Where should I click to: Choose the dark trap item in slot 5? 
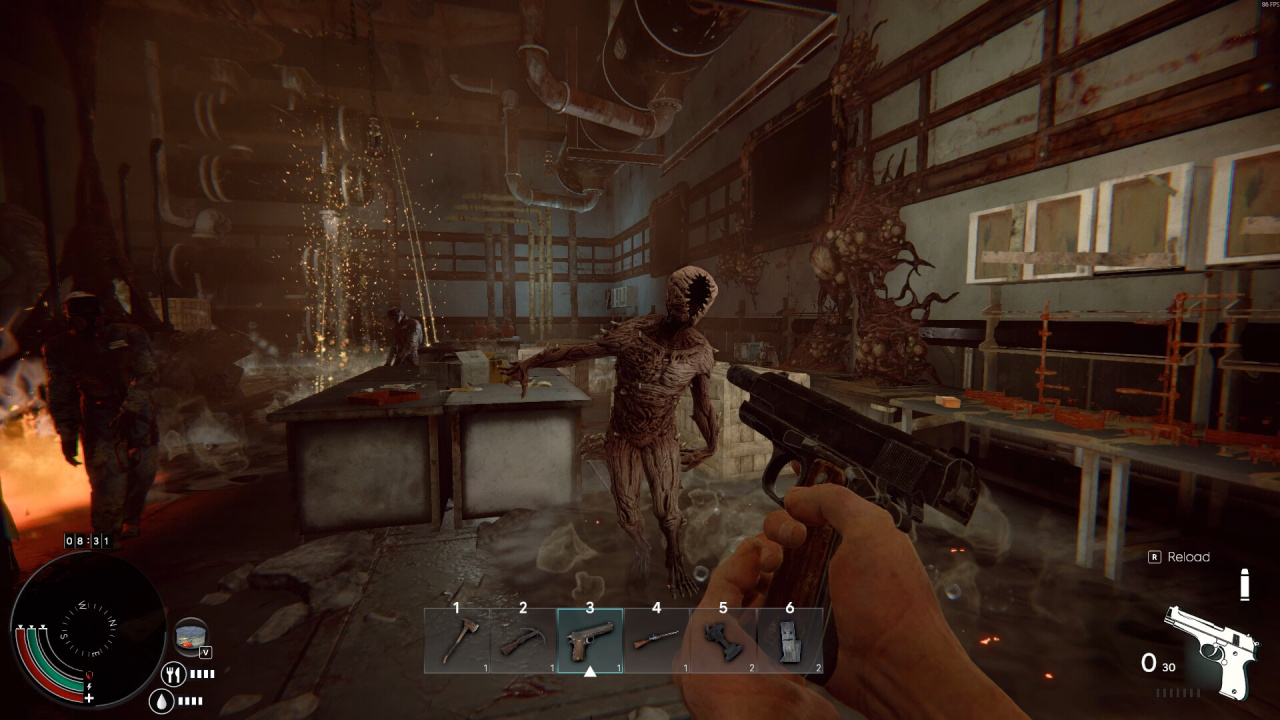tap(723, 641)
